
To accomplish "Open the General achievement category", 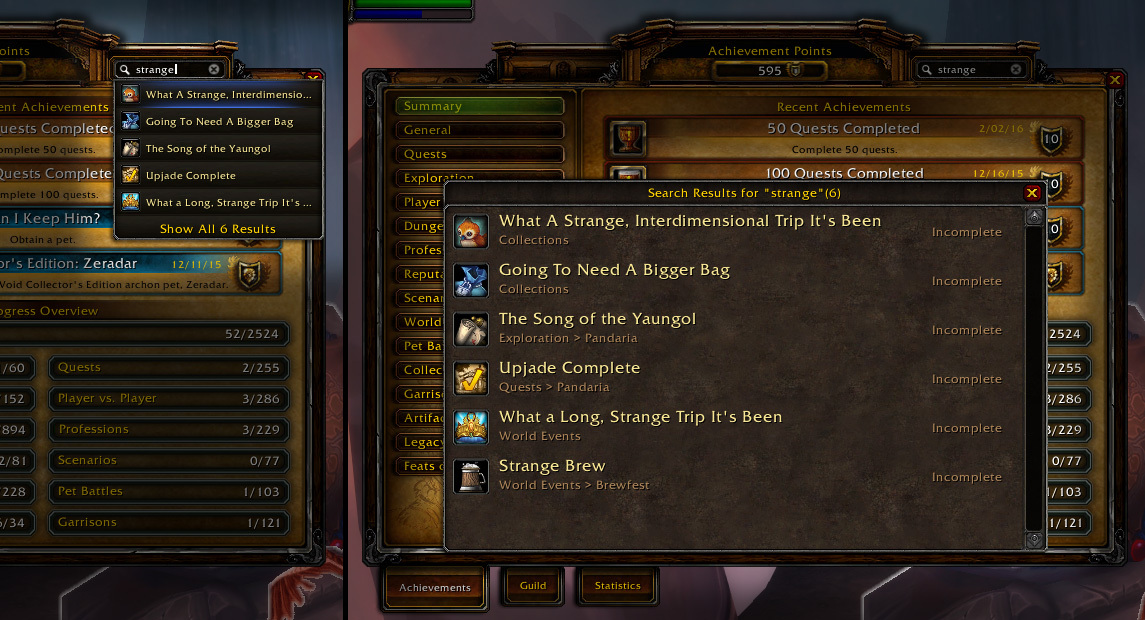I will pyautogui.click(x=479, y=130).
